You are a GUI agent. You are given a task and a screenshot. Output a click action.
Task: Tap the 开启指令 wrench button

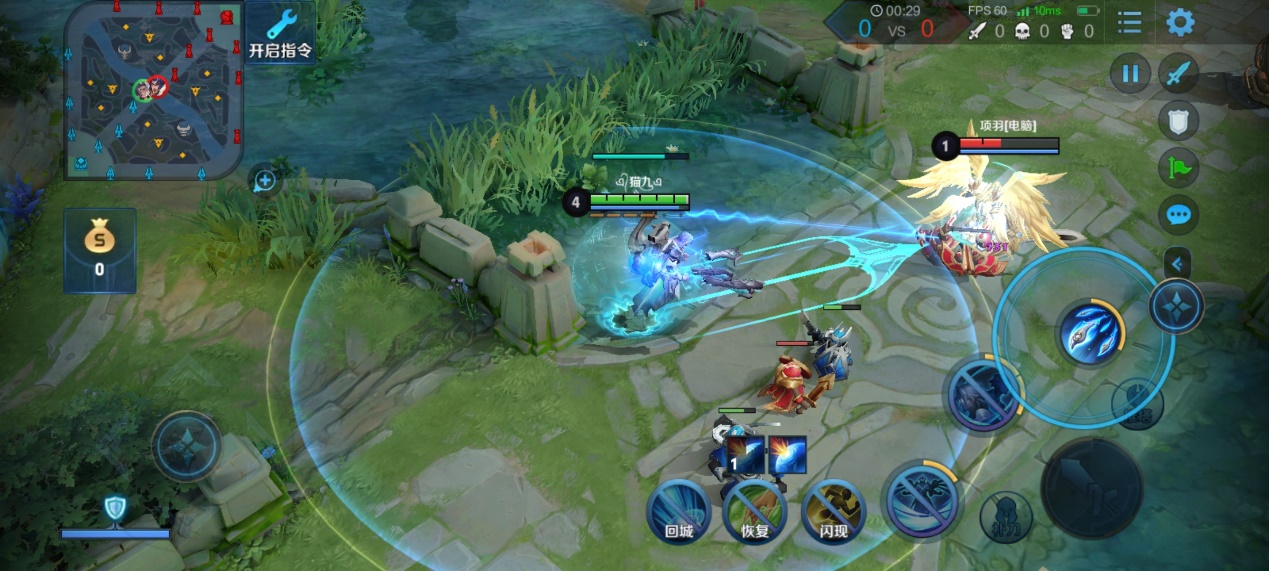click(280, 33)
